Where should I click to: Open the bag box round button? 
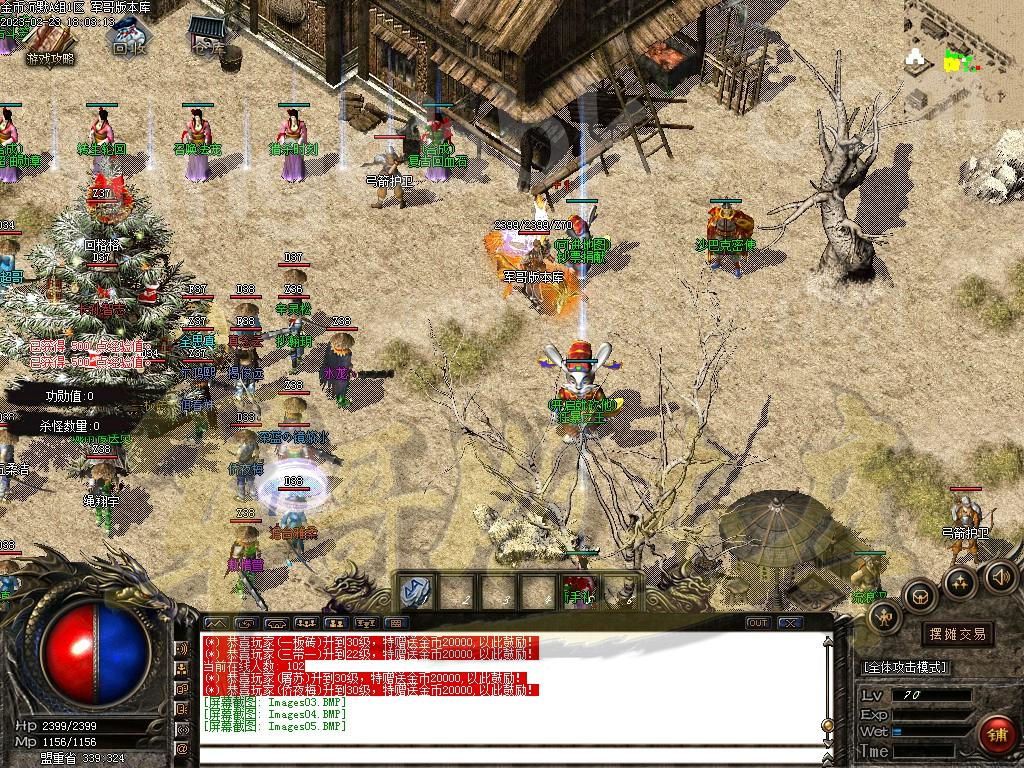tap(920, 597)
